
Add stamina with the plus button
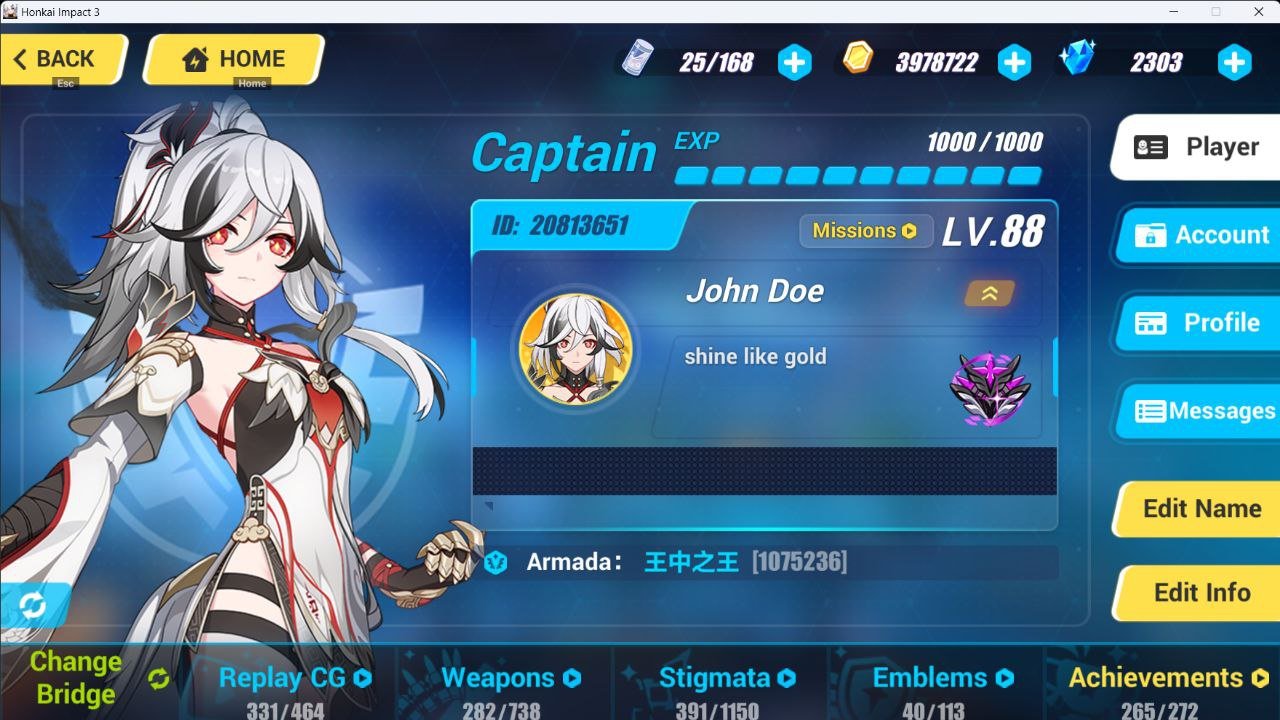click(x=794, y=63)
